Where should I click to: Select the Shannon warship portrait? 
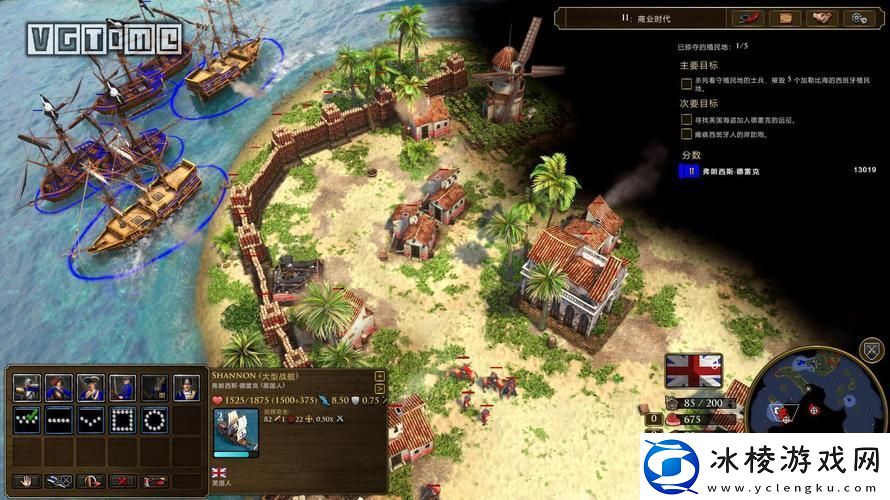coord(236,432)
